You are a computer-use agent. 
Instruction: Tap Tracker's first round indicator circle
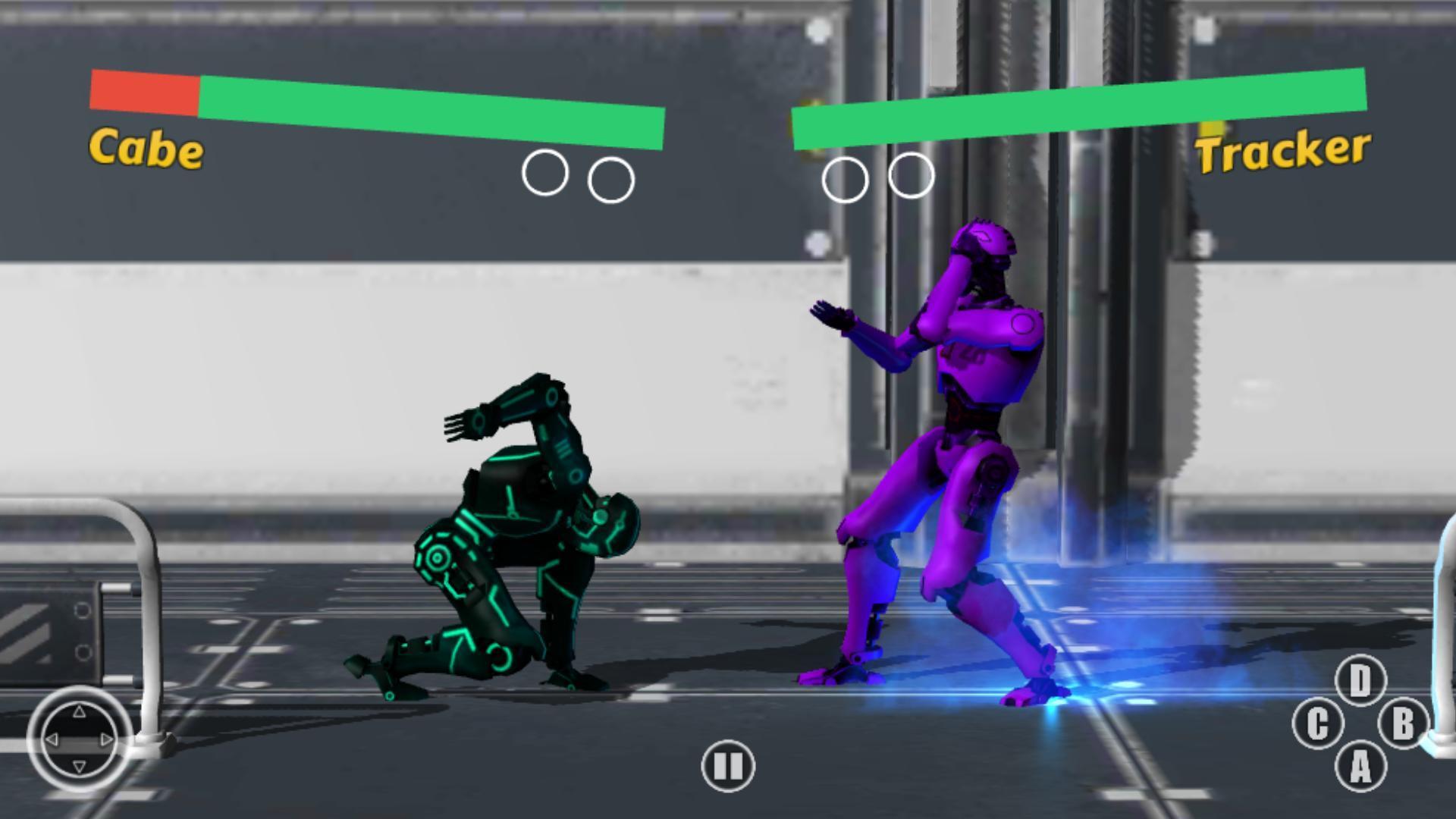pos(845,177)
